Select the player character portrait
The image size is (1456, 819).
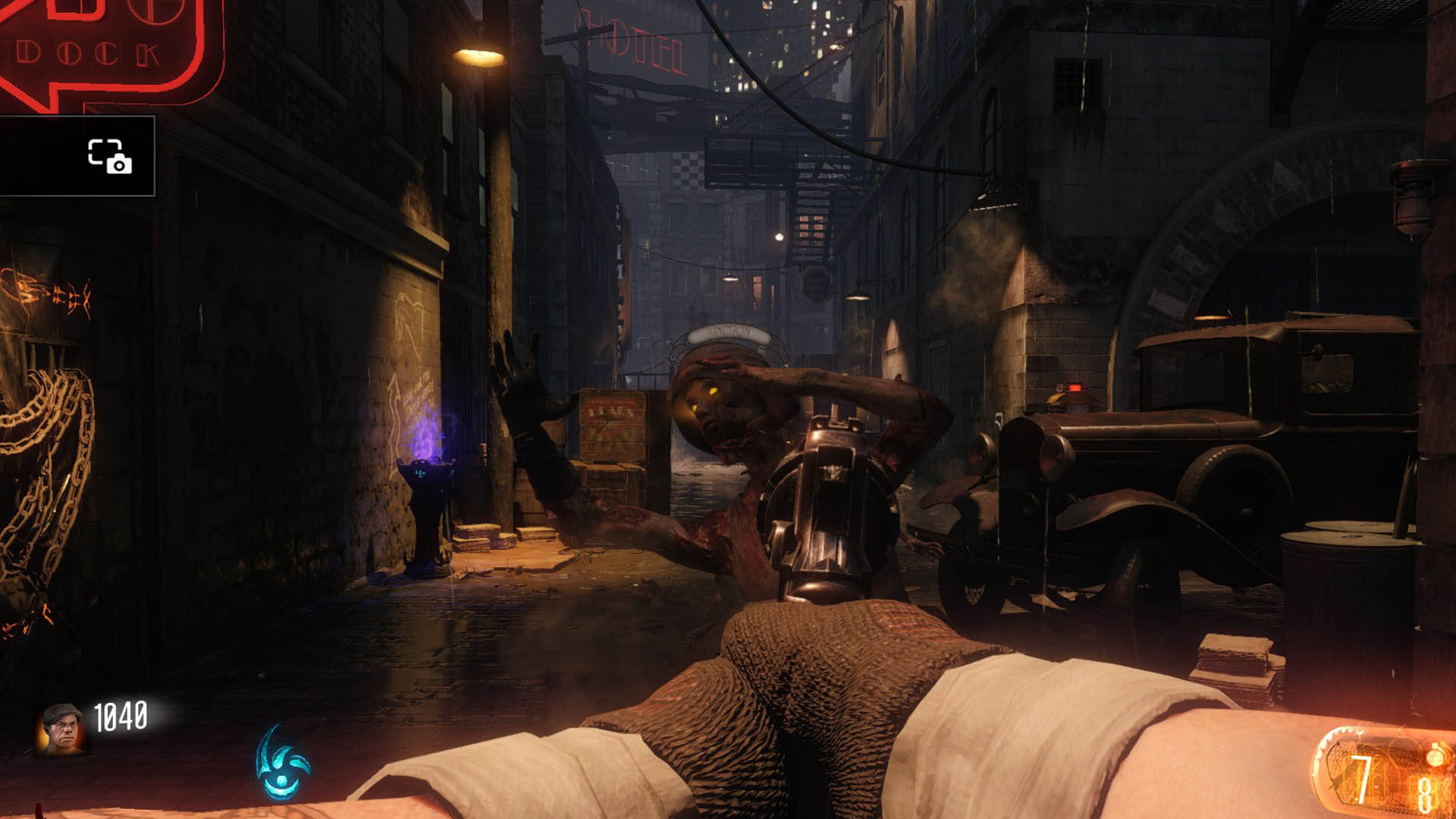tap(61, 728)
